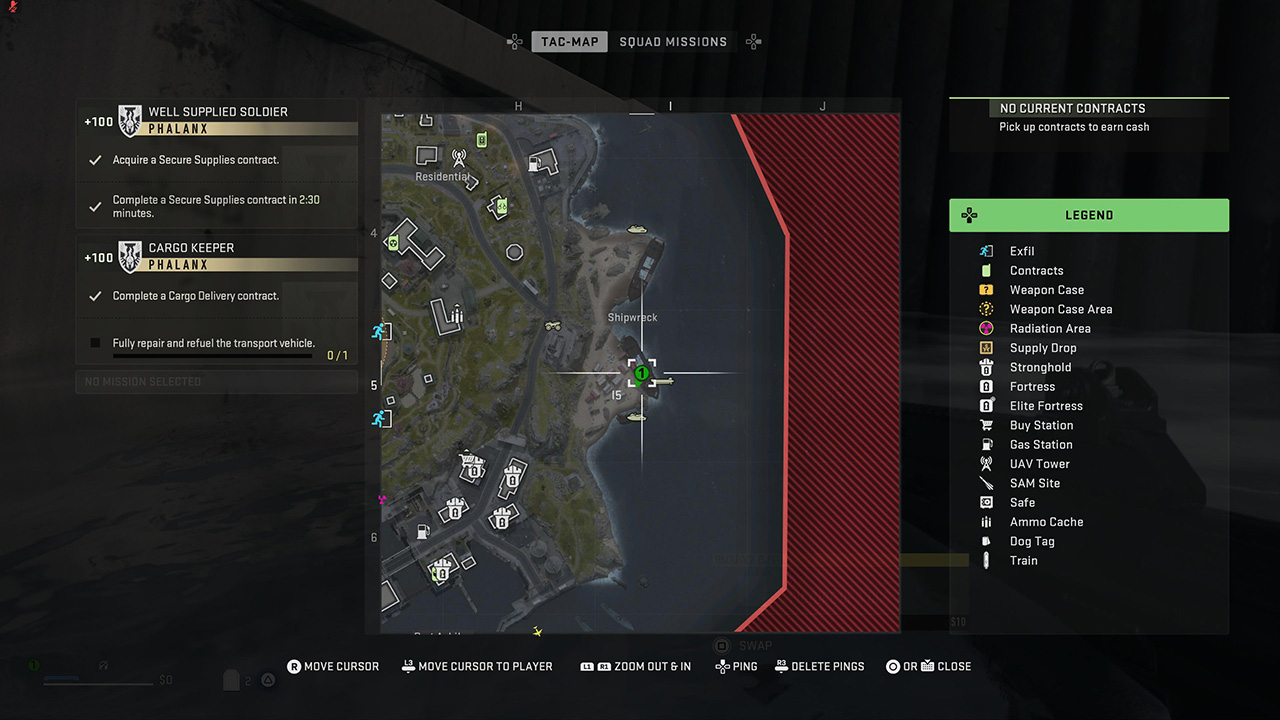Viewport: 1280px width, 720px height.
Task: Select the UAV Tower legend icon
Action: [986, 463]
